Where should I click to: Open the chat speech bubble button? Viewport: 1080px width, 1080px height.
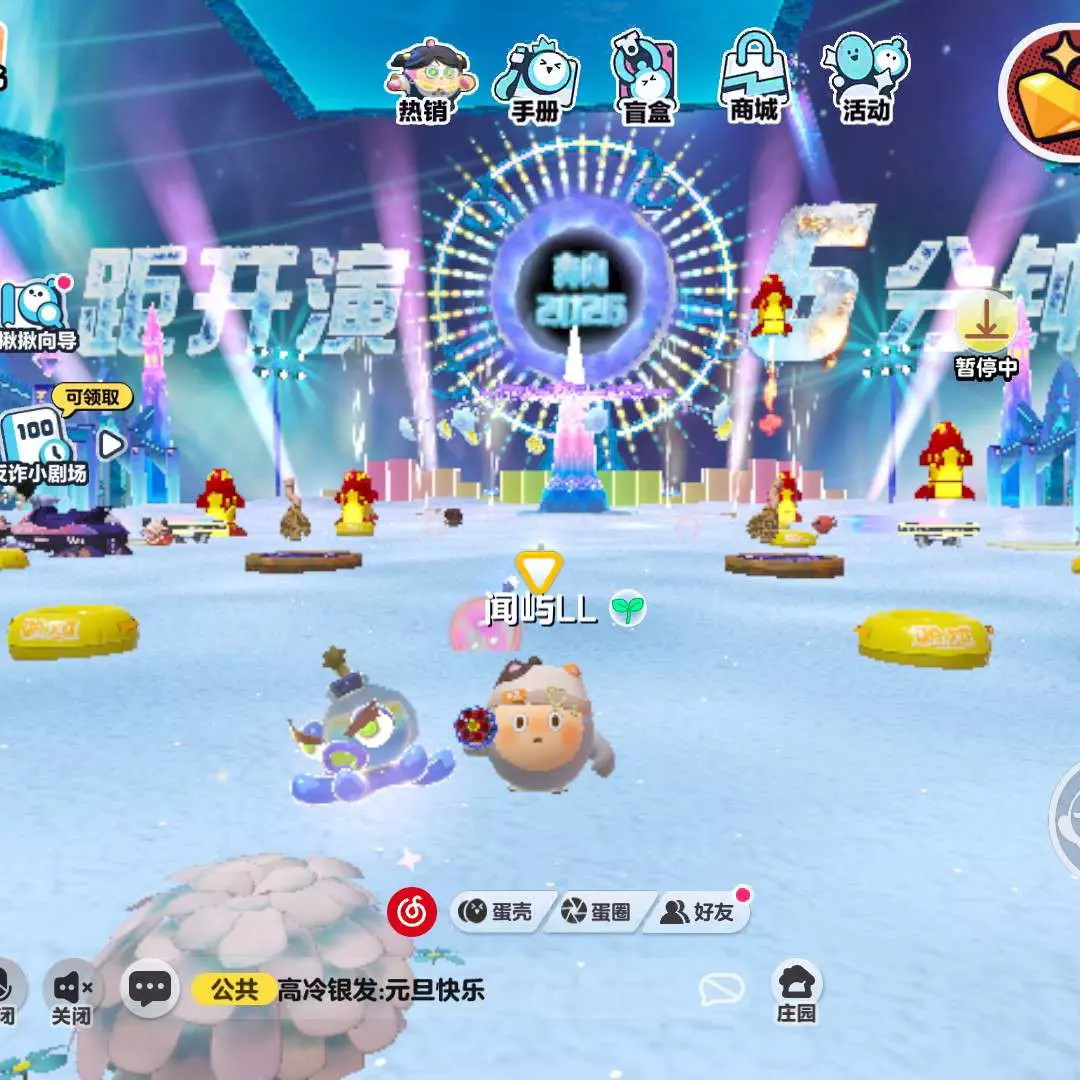pos(150,990)
